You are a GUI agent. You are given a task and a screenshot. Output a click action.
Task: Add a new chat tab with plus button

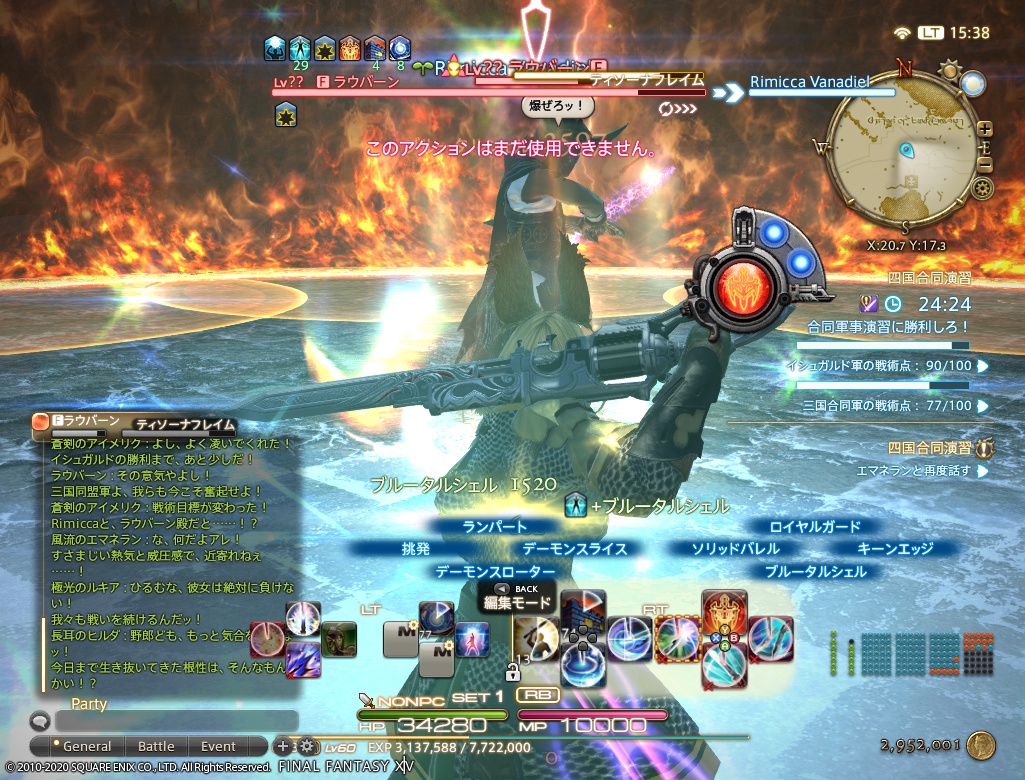coord(283,746)
